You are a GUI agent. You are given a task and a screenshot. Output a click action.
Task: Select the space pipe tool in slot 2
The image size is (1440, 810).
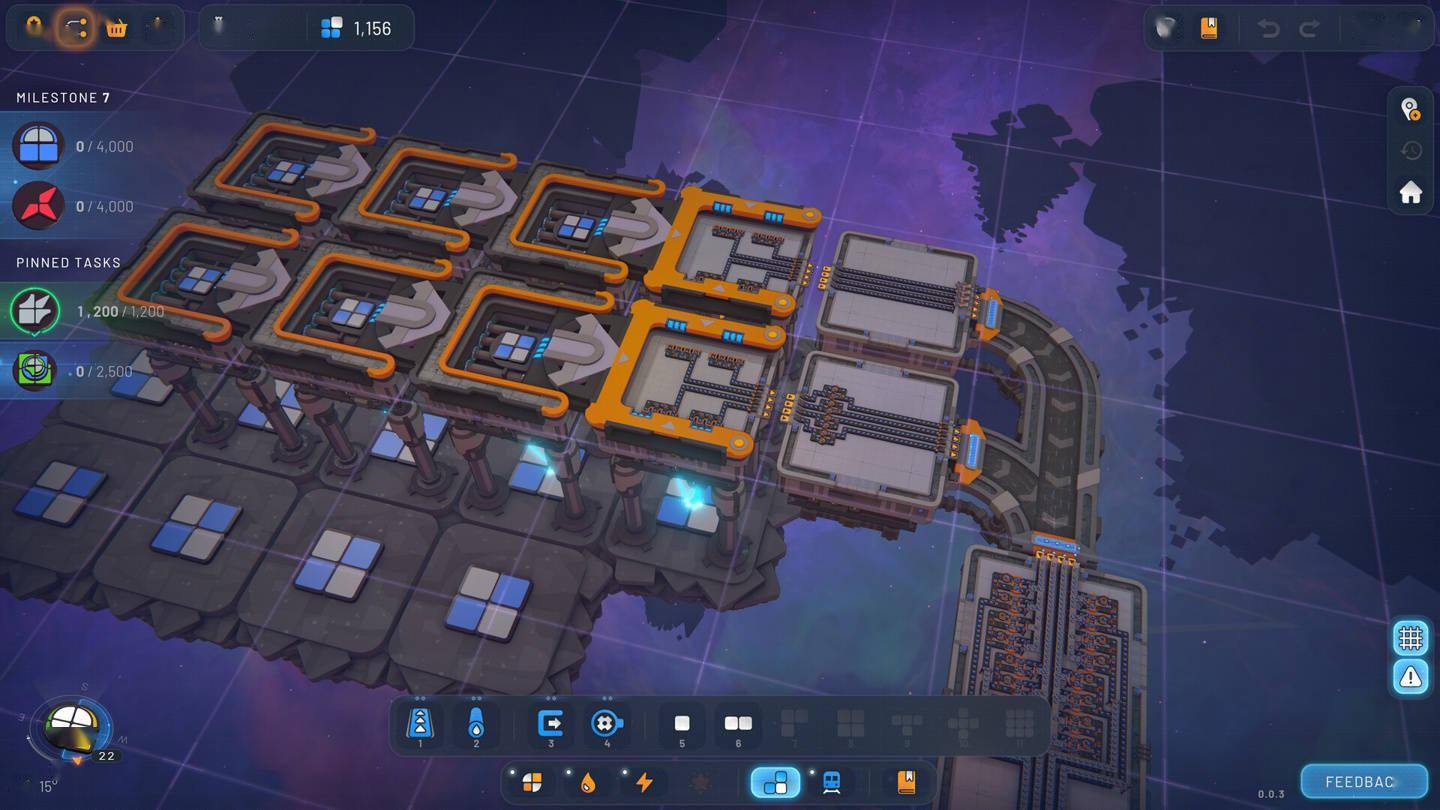point(476,723)
